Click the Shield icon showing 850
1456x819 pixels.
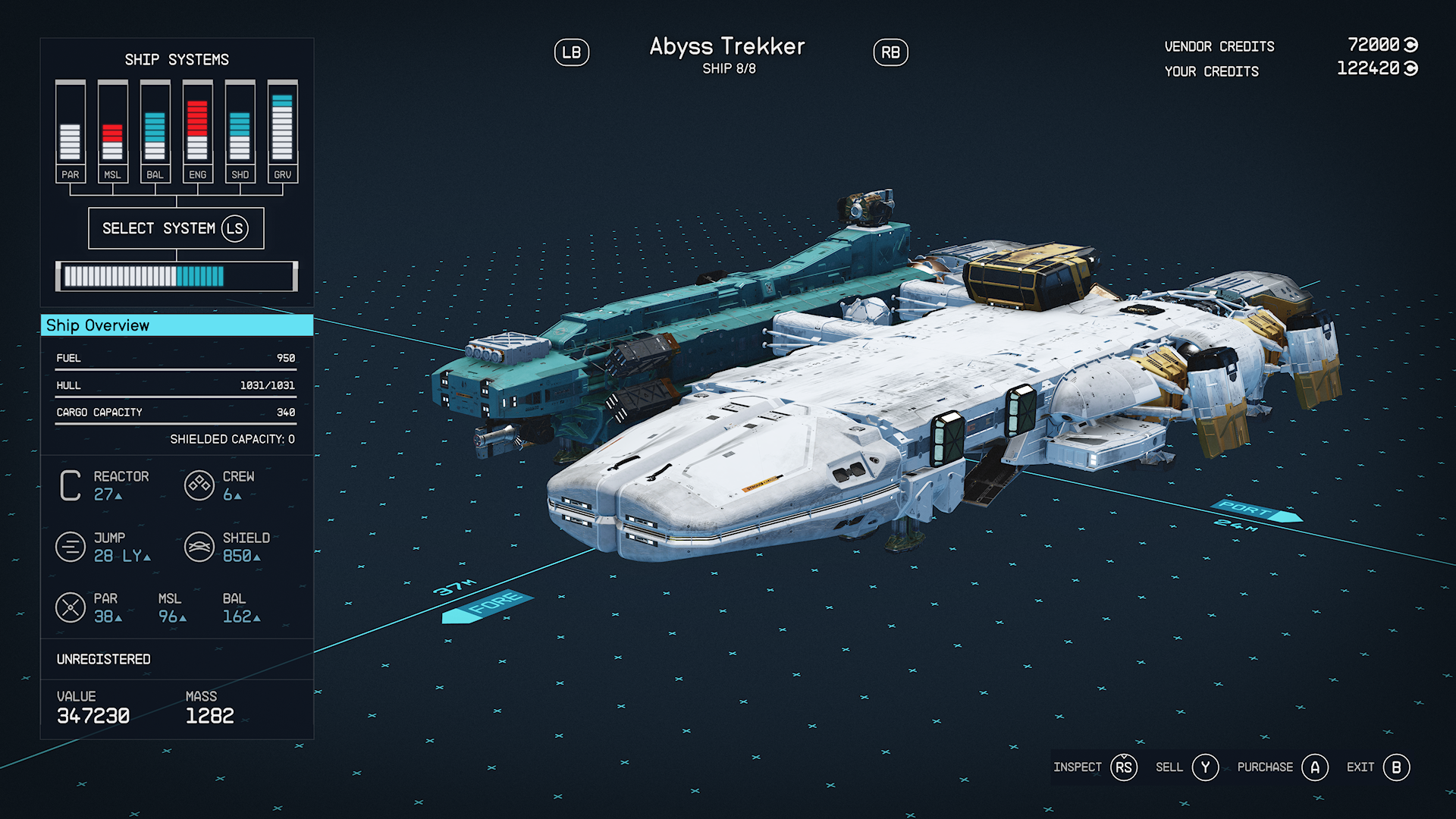coord(199,547)
